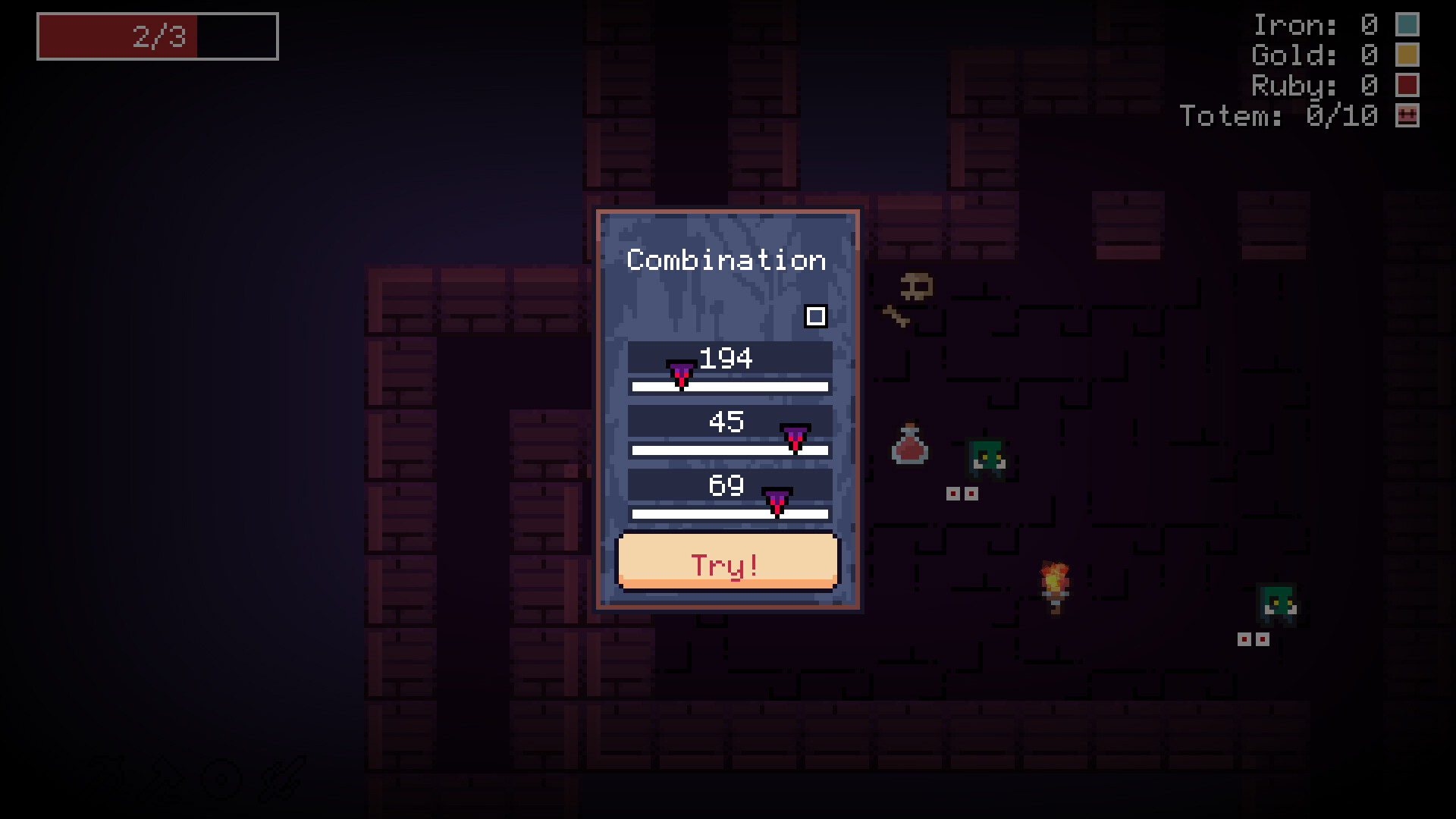Screen dimensions: 1456x819
Task: Click the skull and bone sprite
Action: tap(910, 297)
